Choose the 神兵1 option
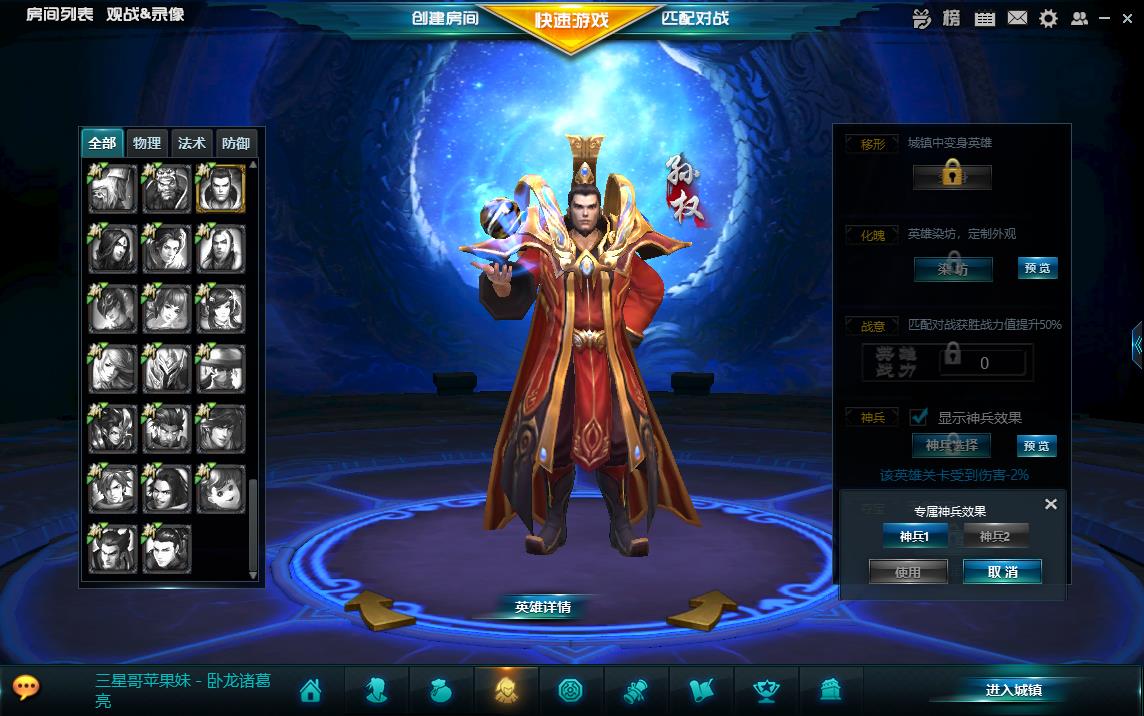 [914, 537]
